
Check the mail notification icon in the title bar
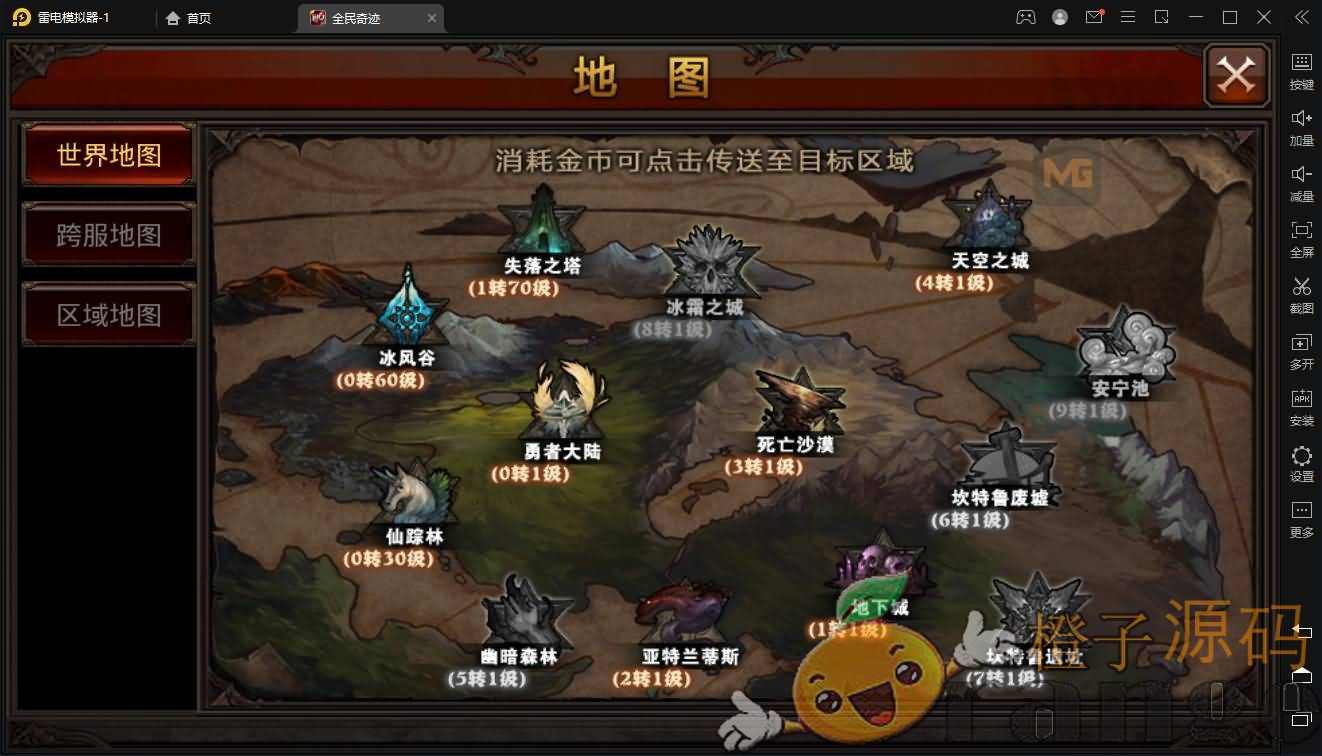[1094, 17]
